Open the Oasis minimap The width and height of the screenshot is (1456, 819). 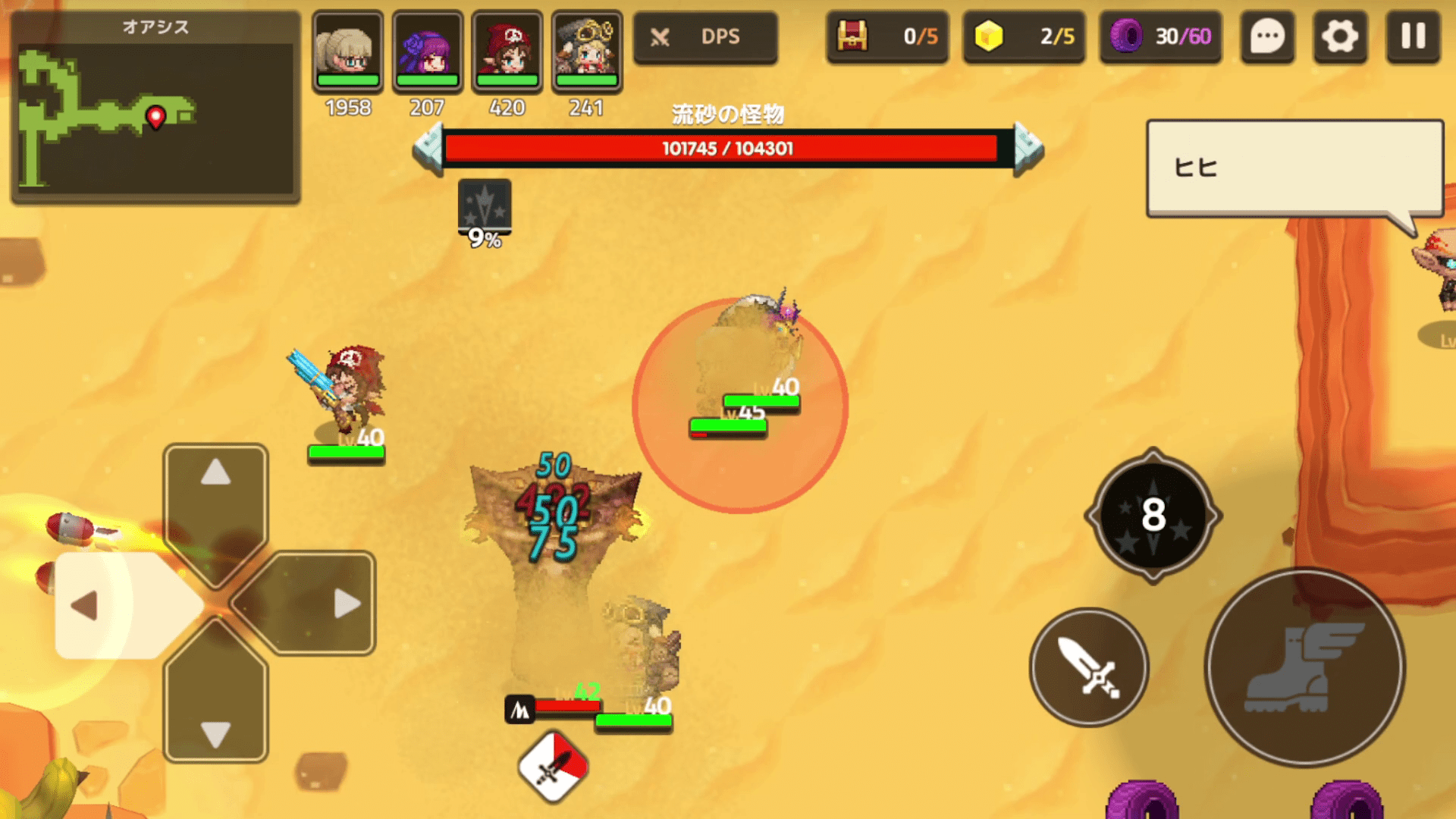(x=155, y=108)
